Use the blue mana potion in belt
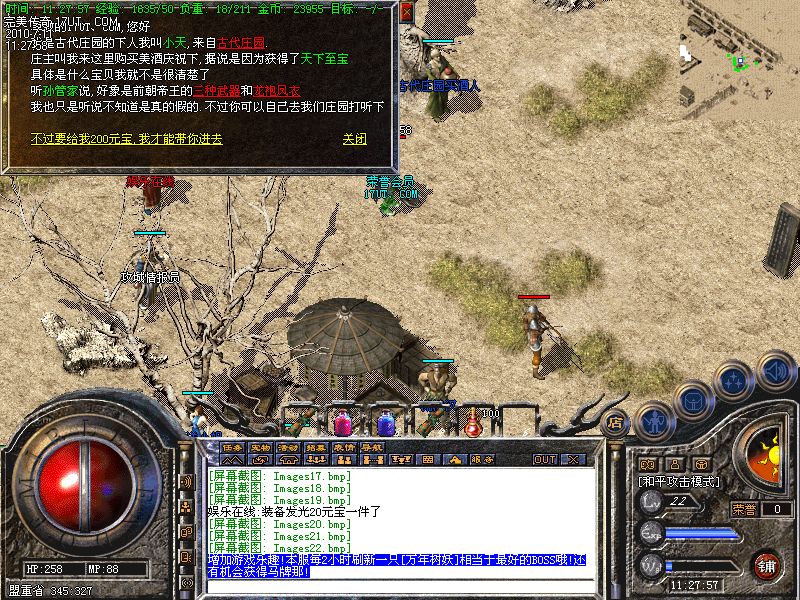Screen dimensions: 800x600 click(385, 420)
